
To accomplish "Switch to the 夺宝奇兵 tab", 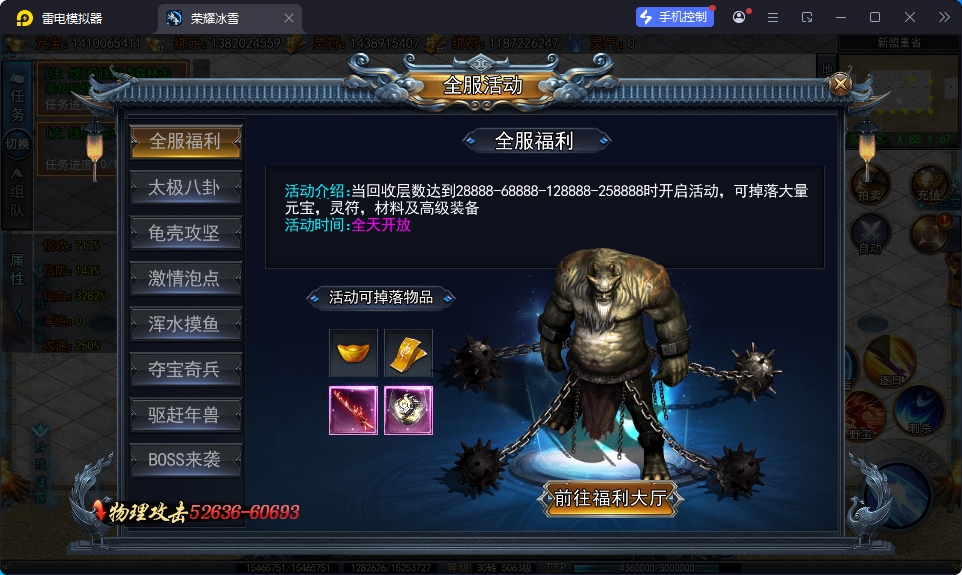I will (185, 369).
